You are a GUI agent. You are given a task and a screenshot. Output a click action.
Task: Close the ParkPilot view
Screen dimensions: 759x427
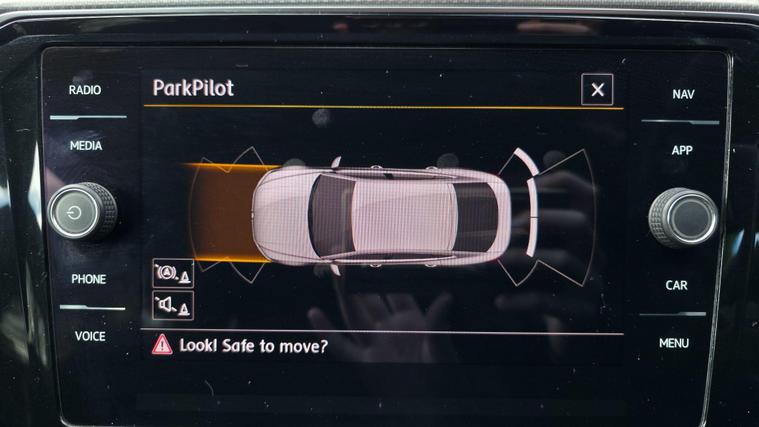point(597,90)
